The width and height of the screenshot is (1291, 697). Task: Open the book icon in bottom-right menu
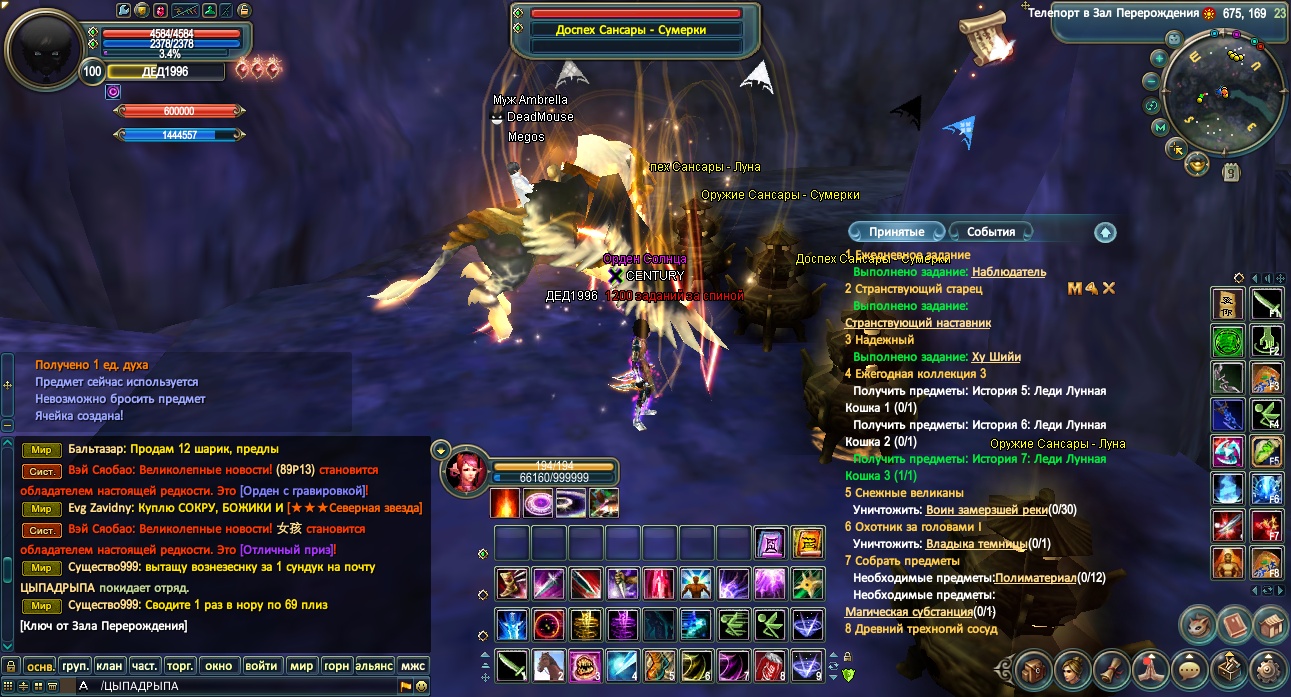pyautogui.click(x=1232, y=624)
